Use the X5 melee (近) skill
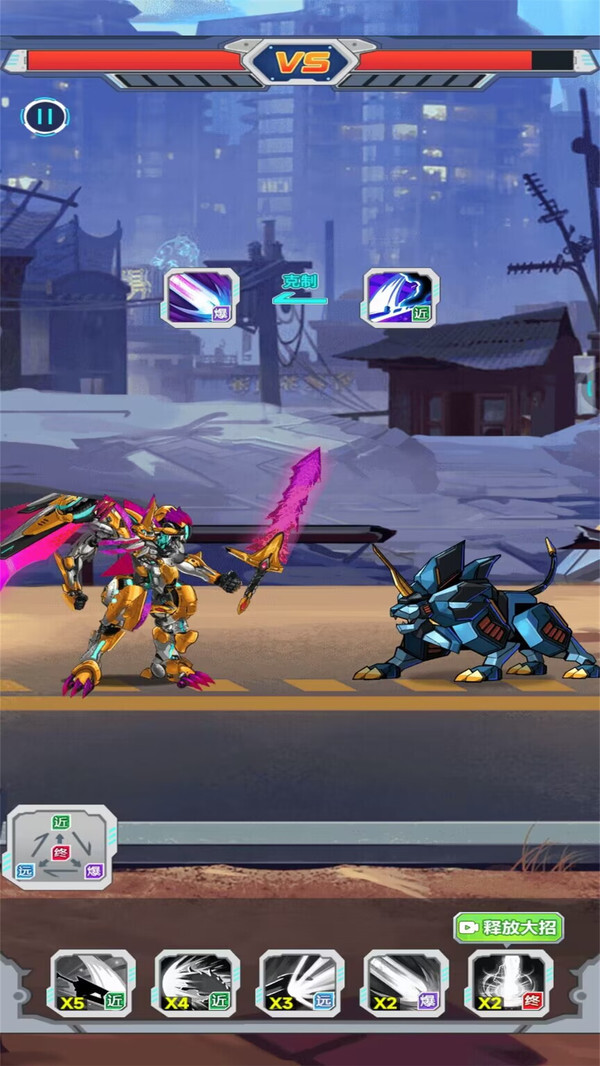This screenshot has width=600, height=1066. pyautogui.click(x=93, y=983)
